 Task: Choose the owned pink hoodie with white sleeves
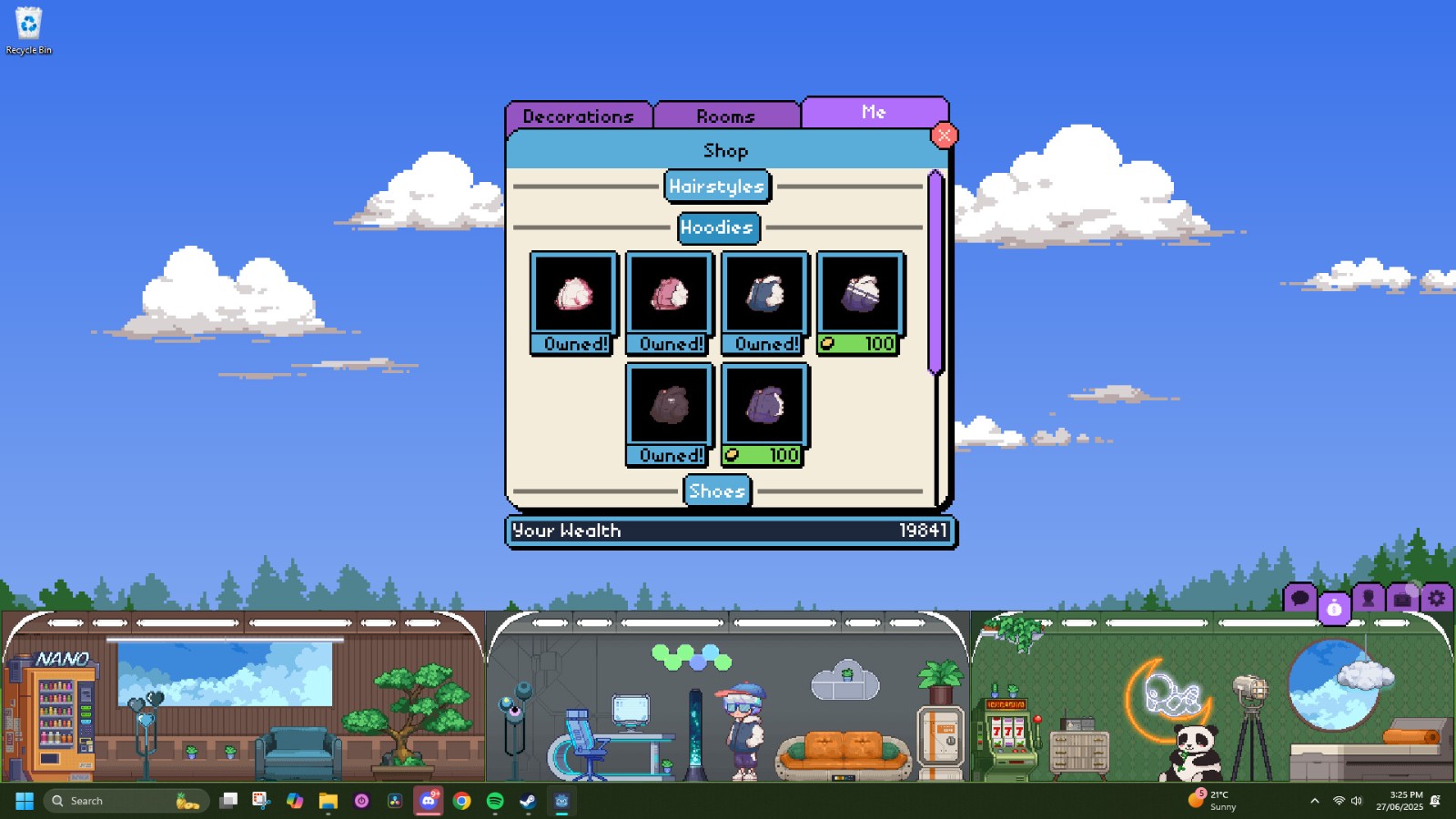[x=670, y=295]
